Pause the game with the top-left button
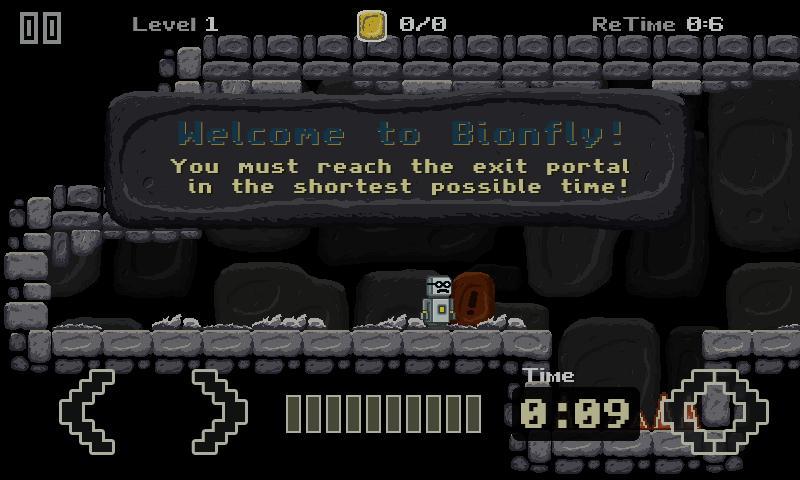The height and width of the screenshot is (480, 800). click(41, 27)
